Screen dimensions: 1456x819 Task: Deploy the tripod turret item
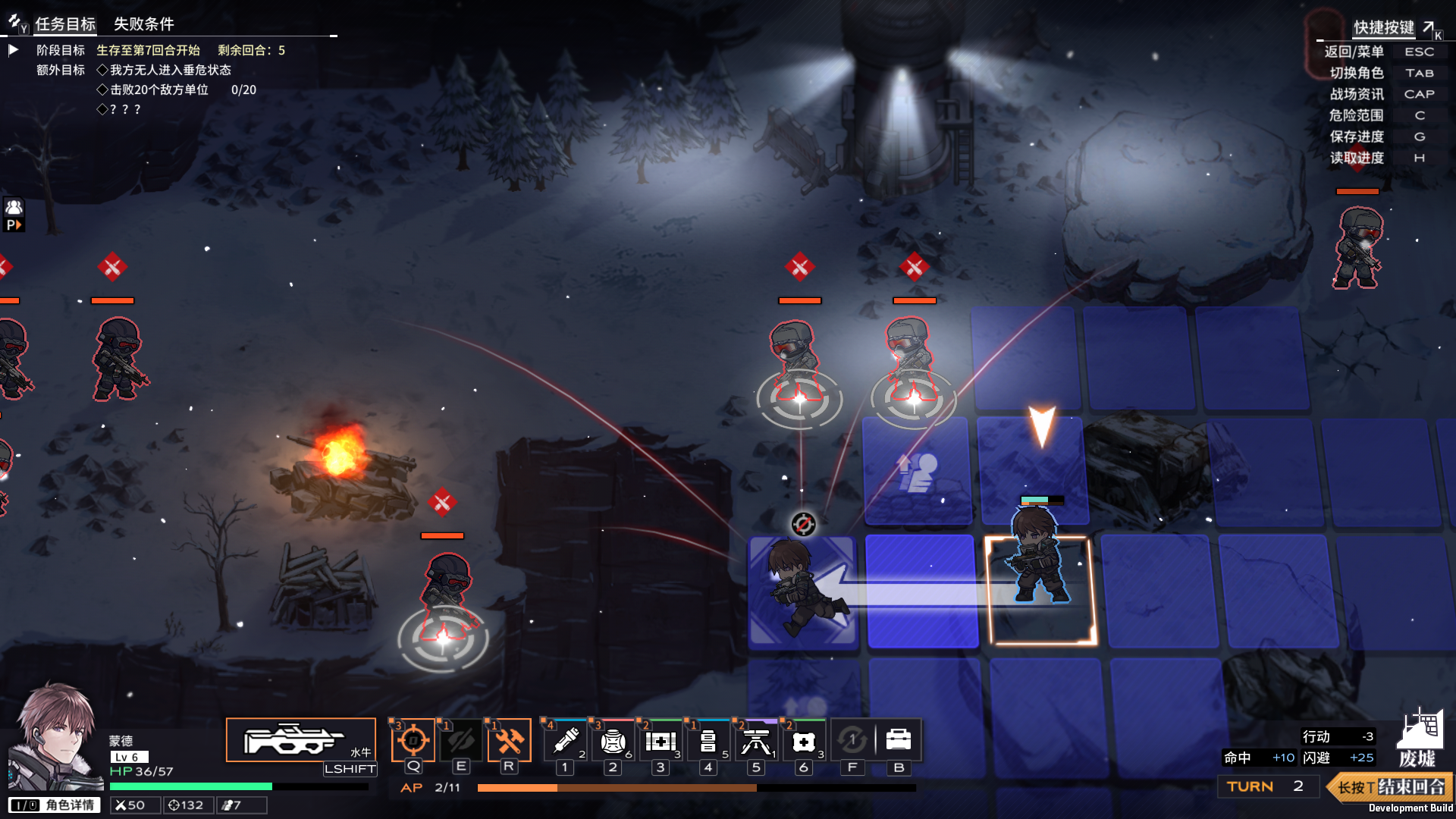tap(756, 740)
